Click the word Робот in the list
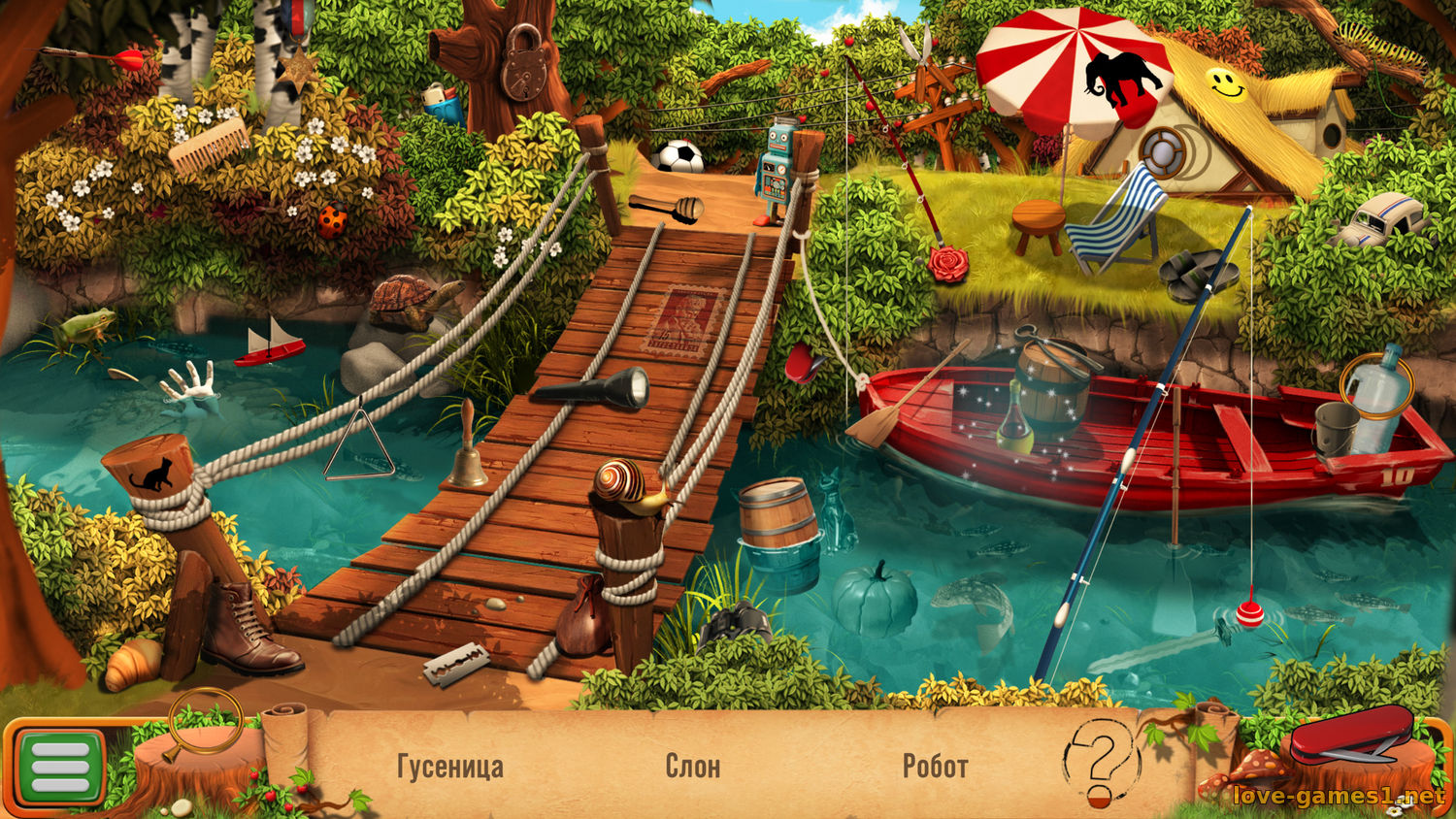 [935, 767]
